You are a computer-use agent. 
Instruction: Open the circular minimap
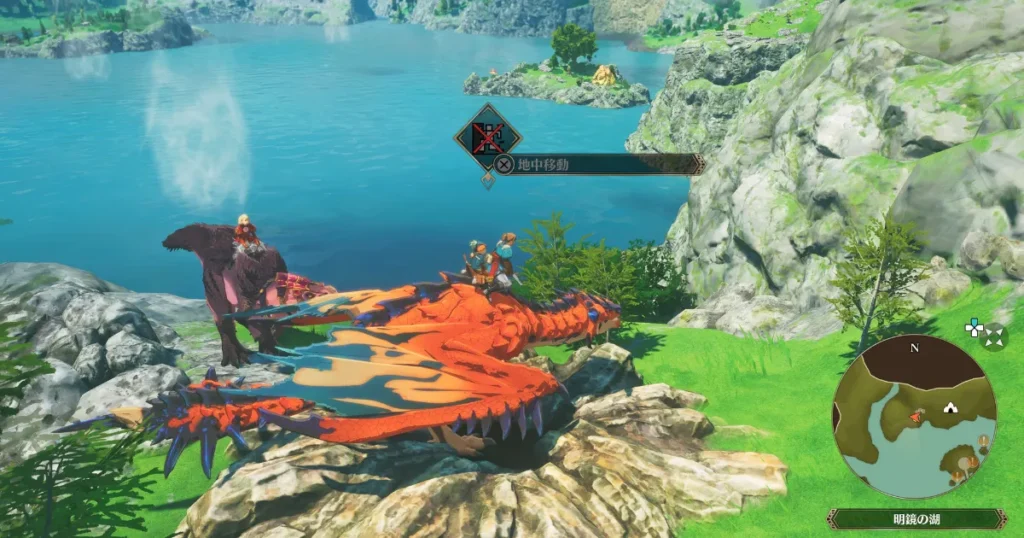tap(914, 417)
